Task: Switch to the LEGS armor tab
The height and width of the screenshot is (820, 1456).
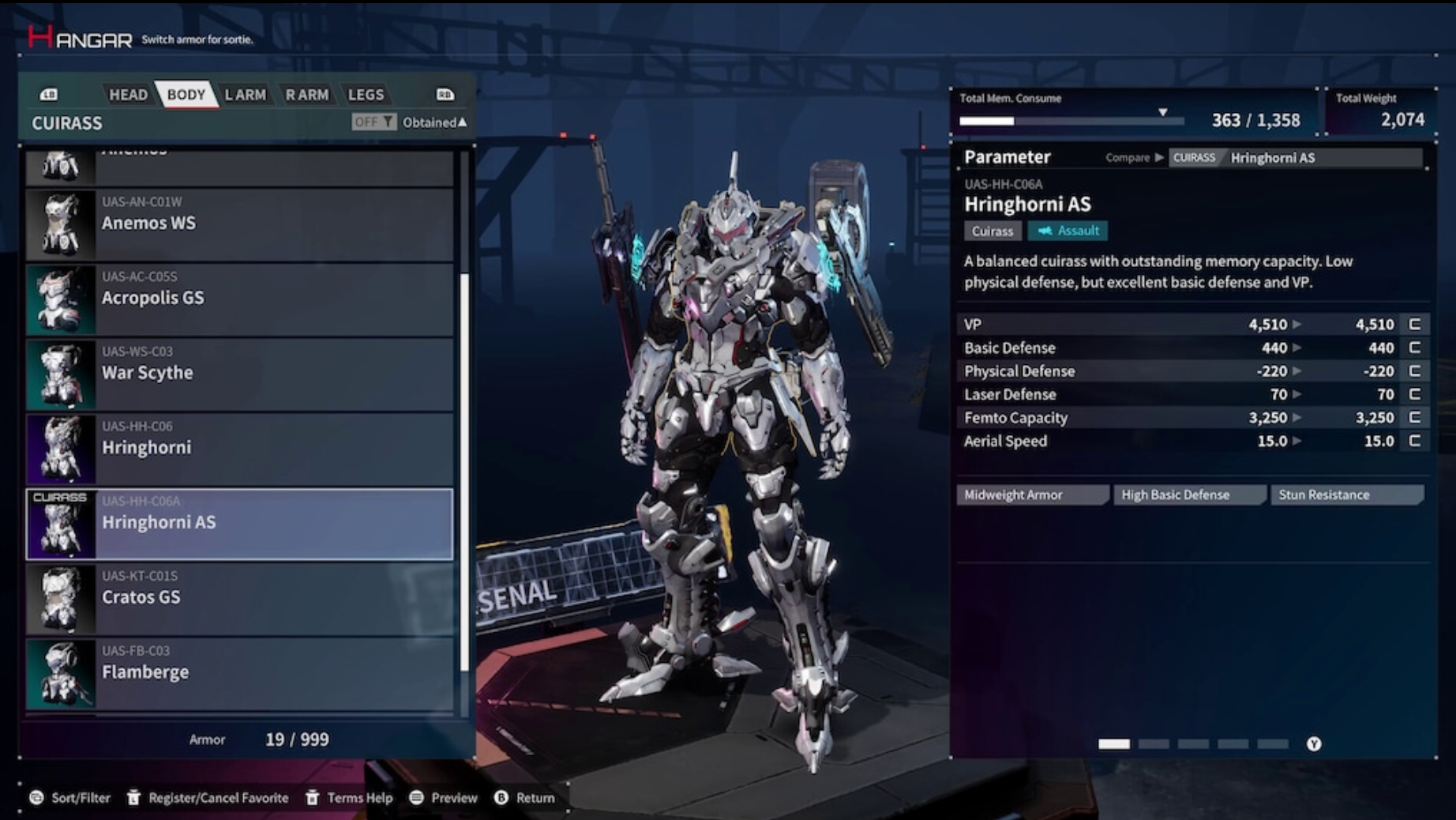Action: tap(366, 94)
